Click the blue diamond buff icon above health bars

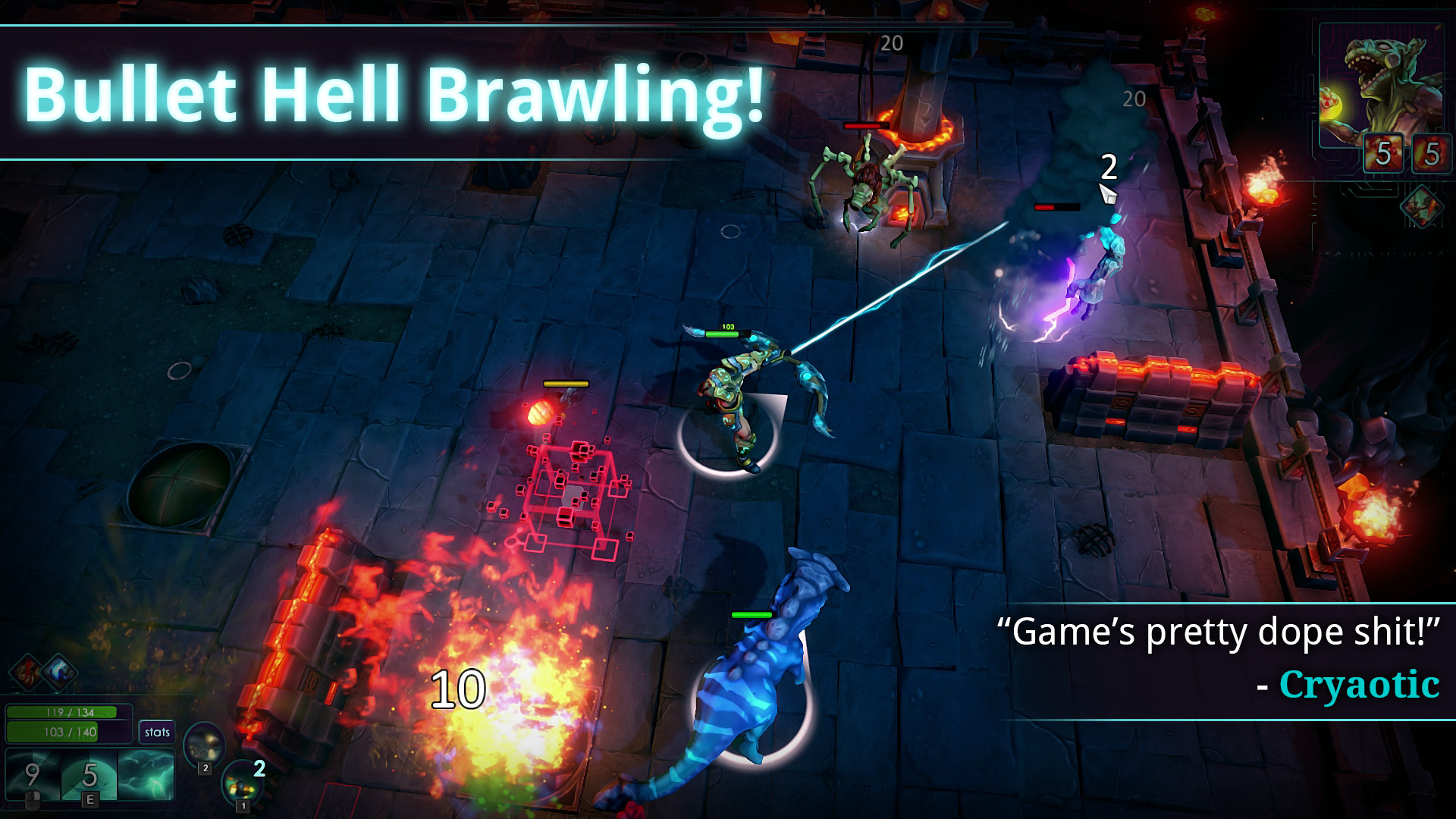(x=59, y=673)
